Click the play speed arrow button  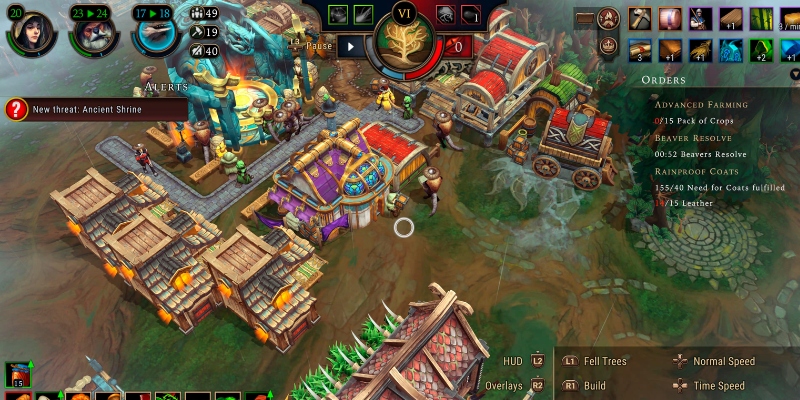(x=351, y=45)
